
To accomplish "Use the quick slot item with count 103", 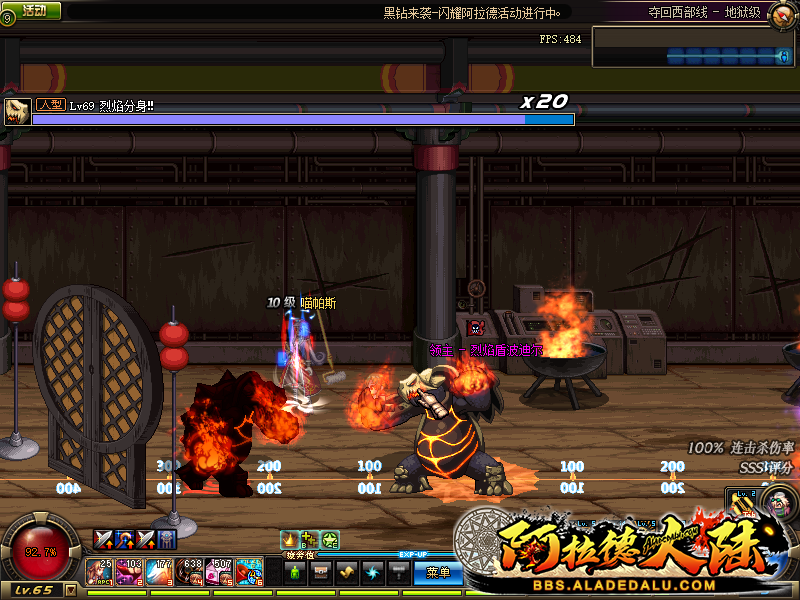I will 129,573.
